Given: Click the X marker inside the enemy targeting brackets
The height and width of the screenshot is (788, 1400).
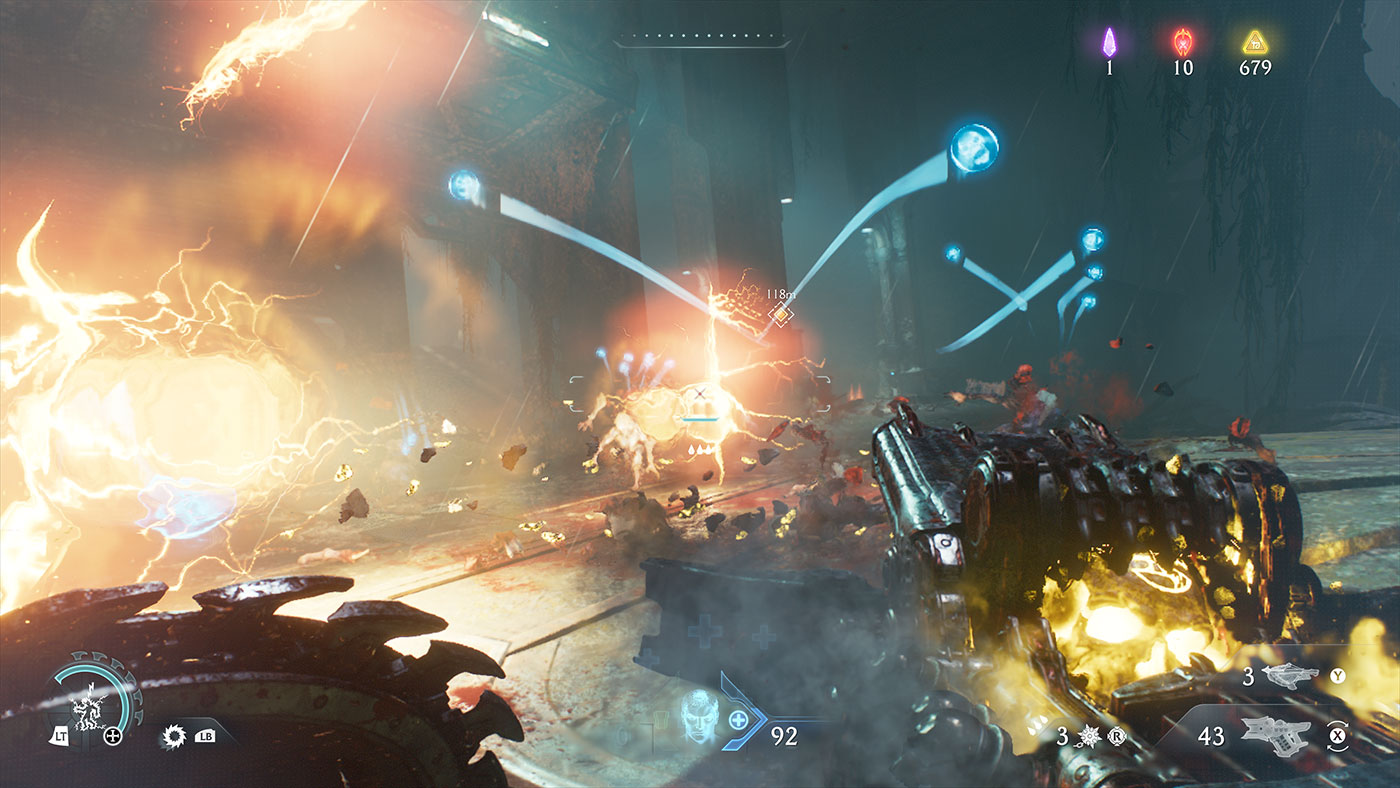Looking at the screenshot, I should [x=698, y=392].
